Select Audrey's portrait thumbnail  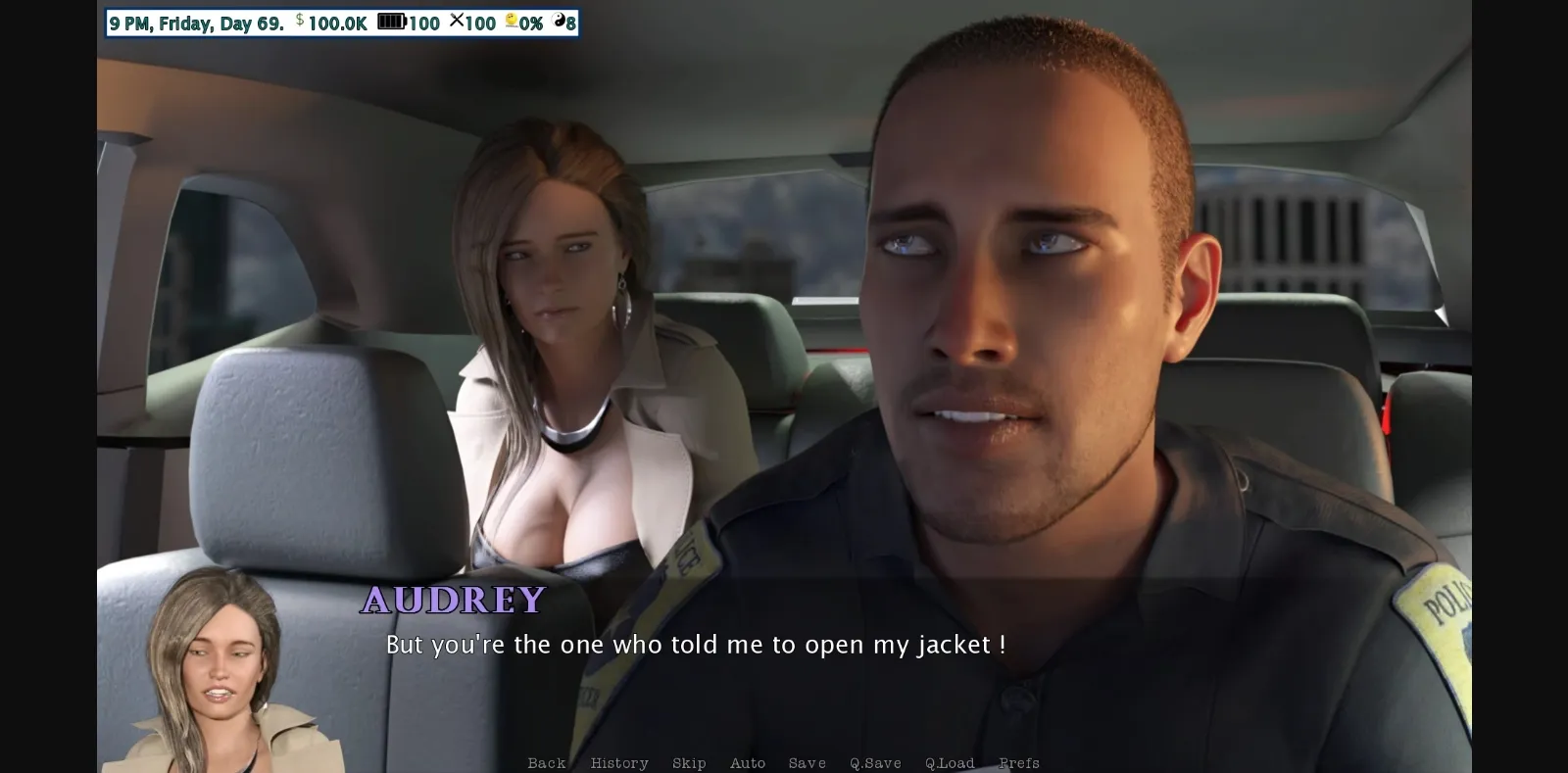coord(215,676)
